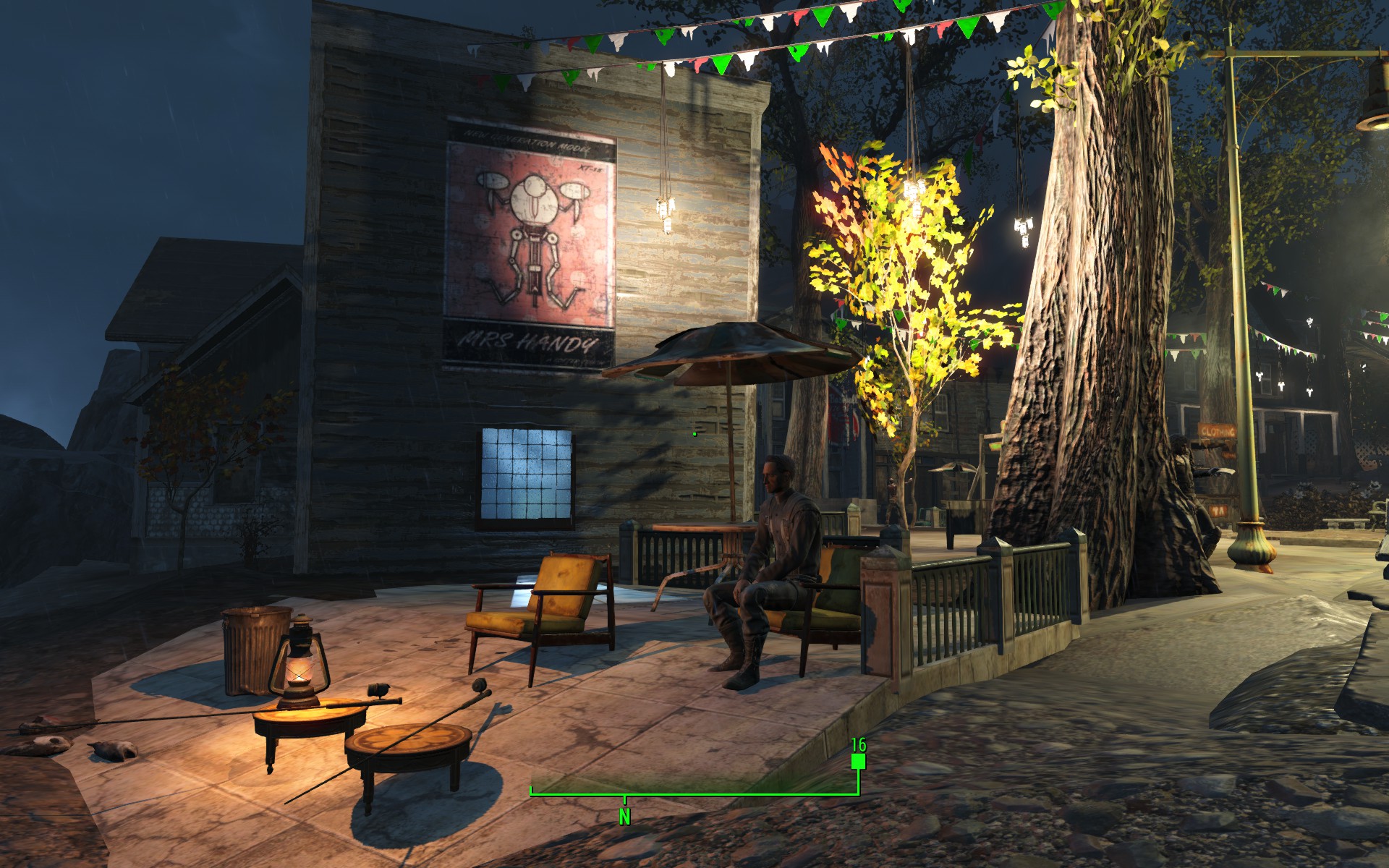
Task: Click the square marker on the compass
Action: point(858,761)
